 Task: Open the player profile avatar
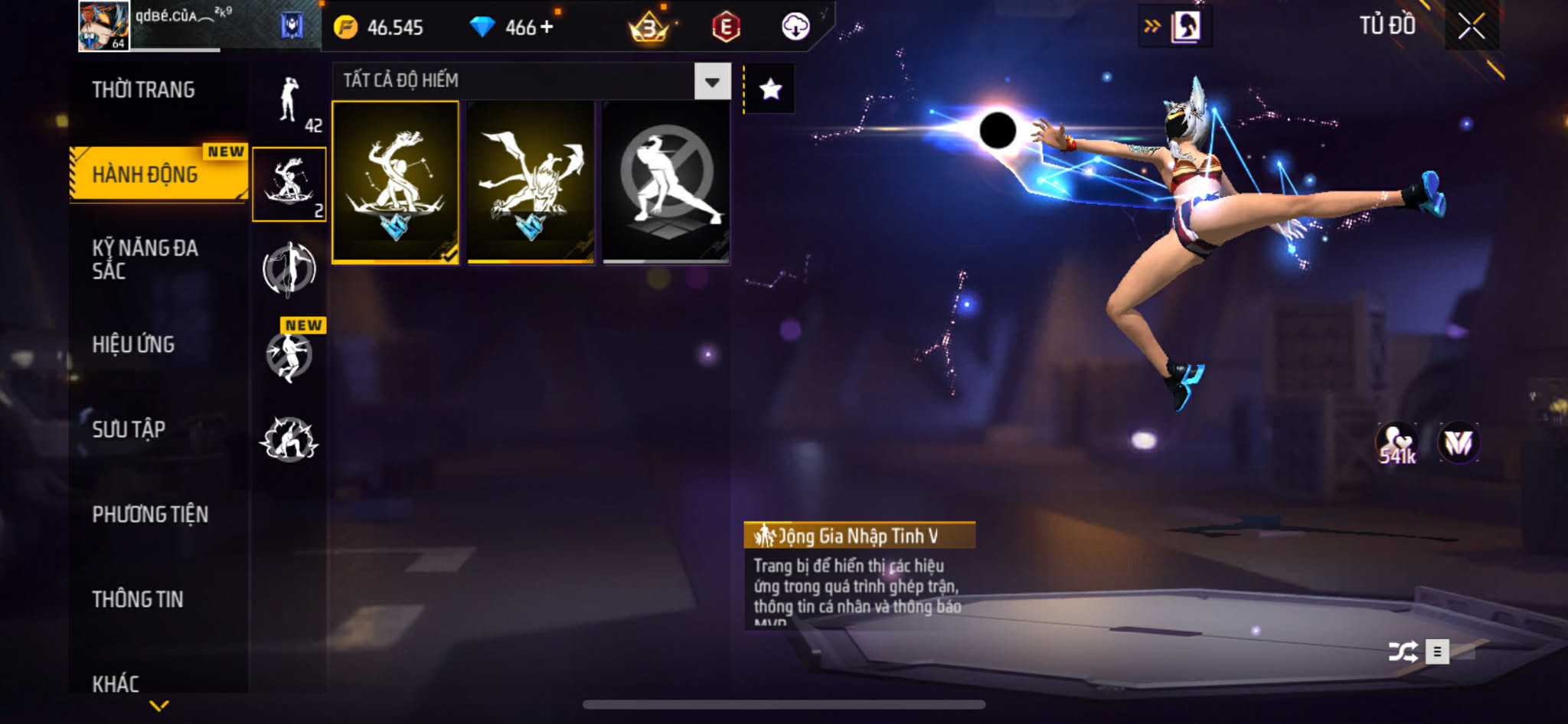click(104, 26)
